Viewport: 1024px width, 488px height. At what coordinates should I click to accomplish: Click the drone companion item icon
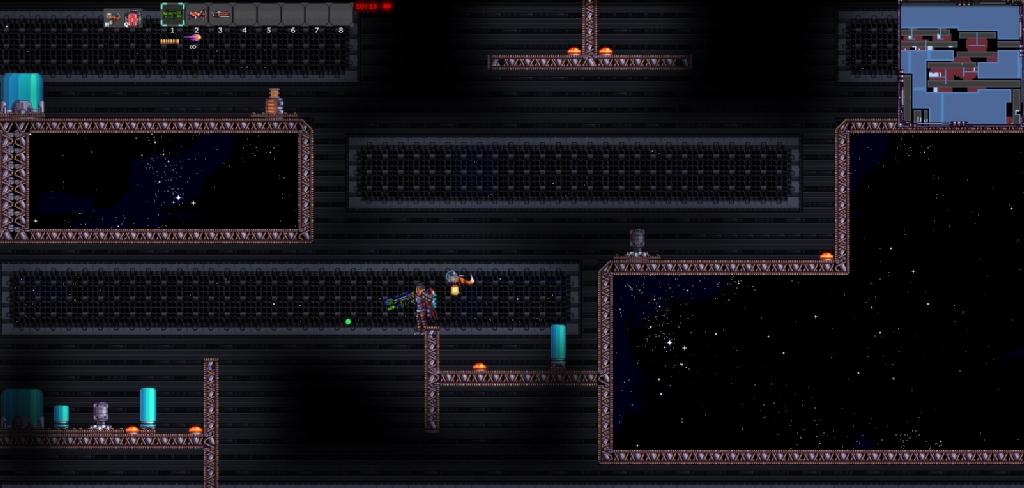(113, 18)
